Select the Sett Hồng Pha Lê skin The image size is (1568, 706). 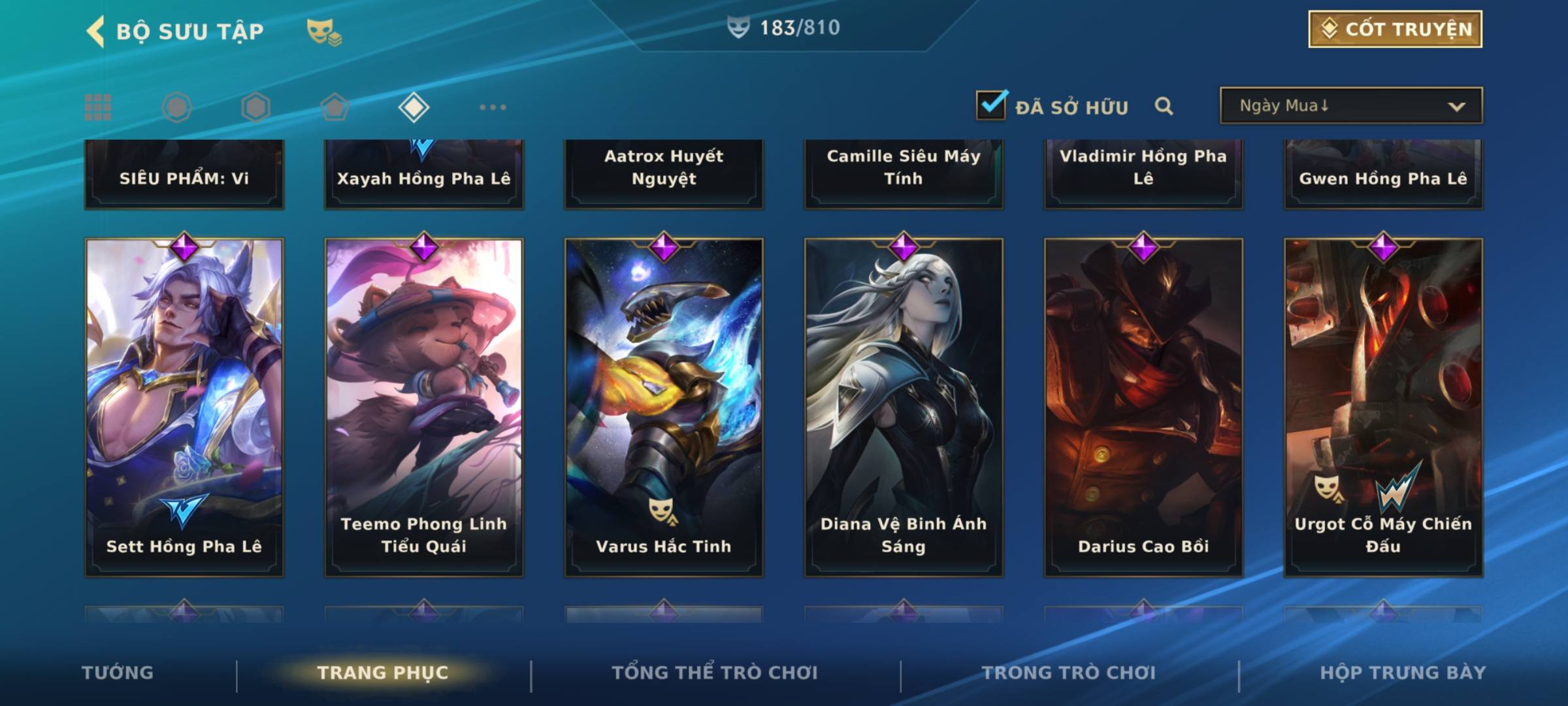coord(184,407)
